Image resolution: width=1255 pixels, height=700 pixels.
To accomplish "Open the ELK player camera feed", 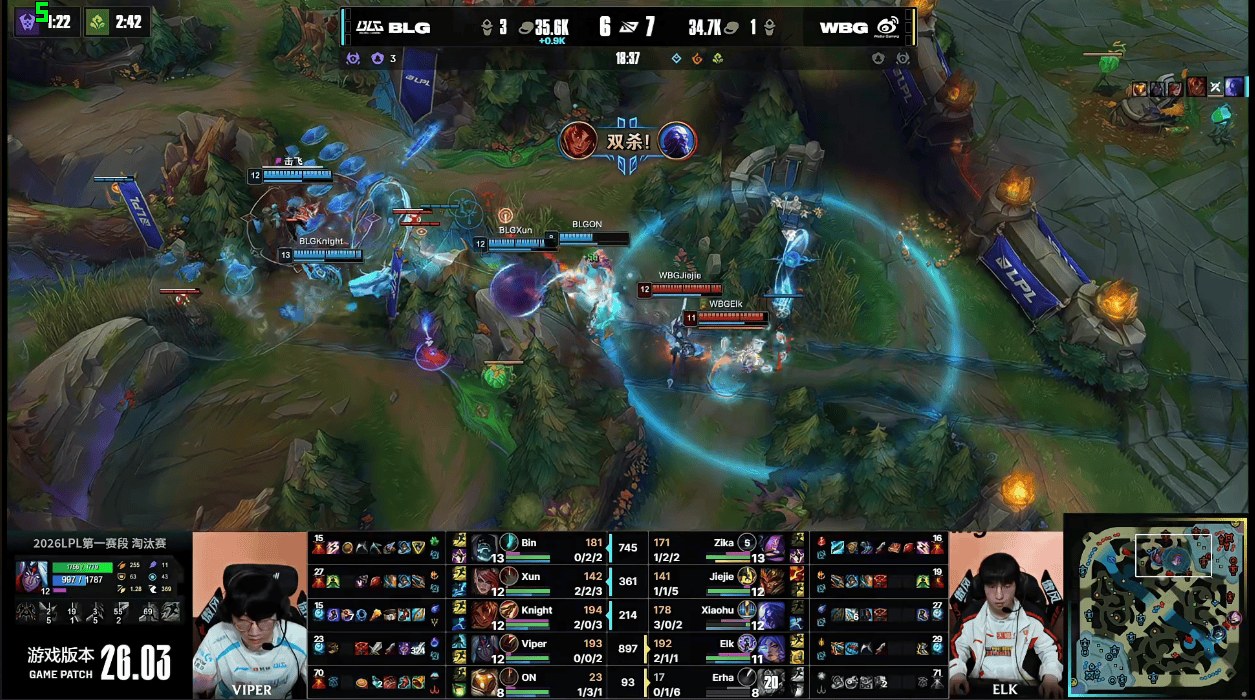I will [x=1005, y=614].
